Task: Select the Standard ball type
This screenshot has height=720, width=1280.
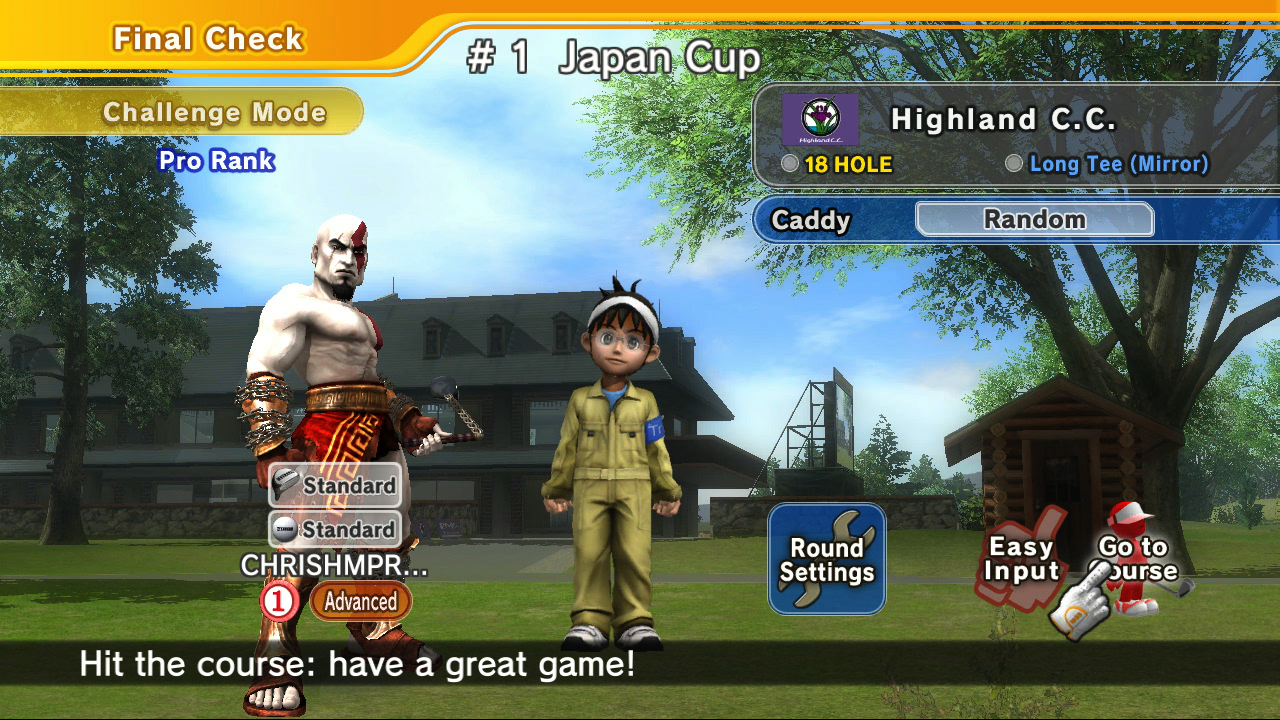Action: [335, 529]
